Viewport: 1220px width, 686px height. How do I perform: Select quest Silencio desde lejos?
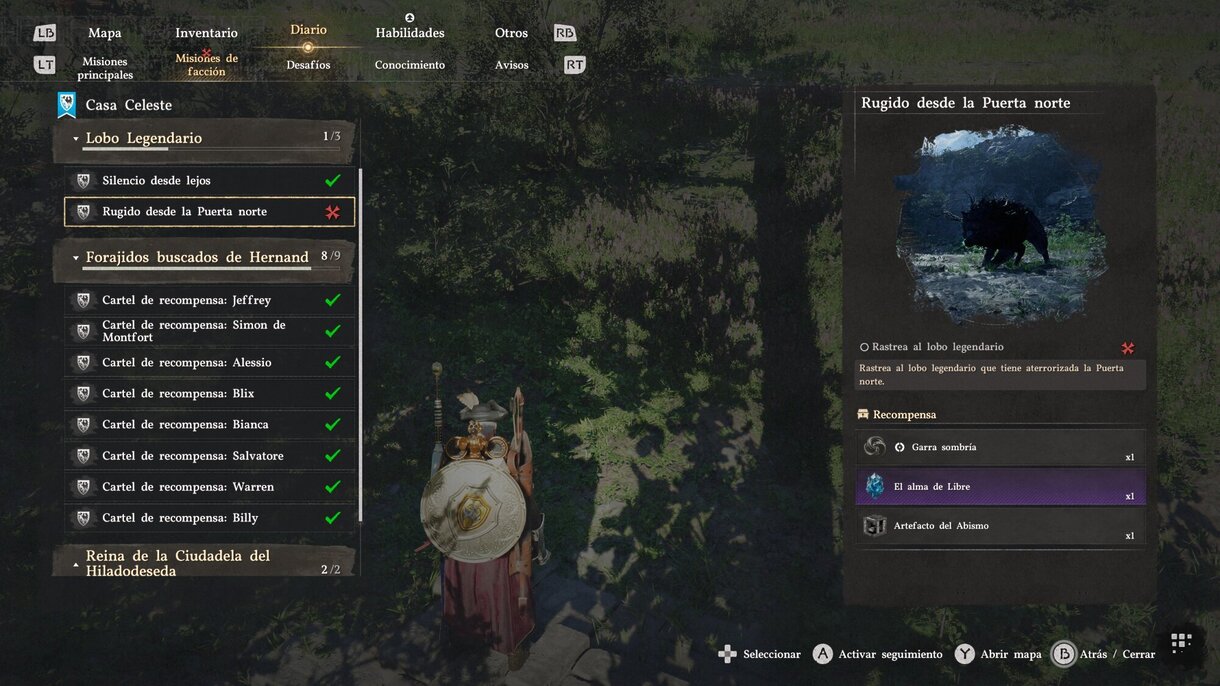[x=208, y=181]
